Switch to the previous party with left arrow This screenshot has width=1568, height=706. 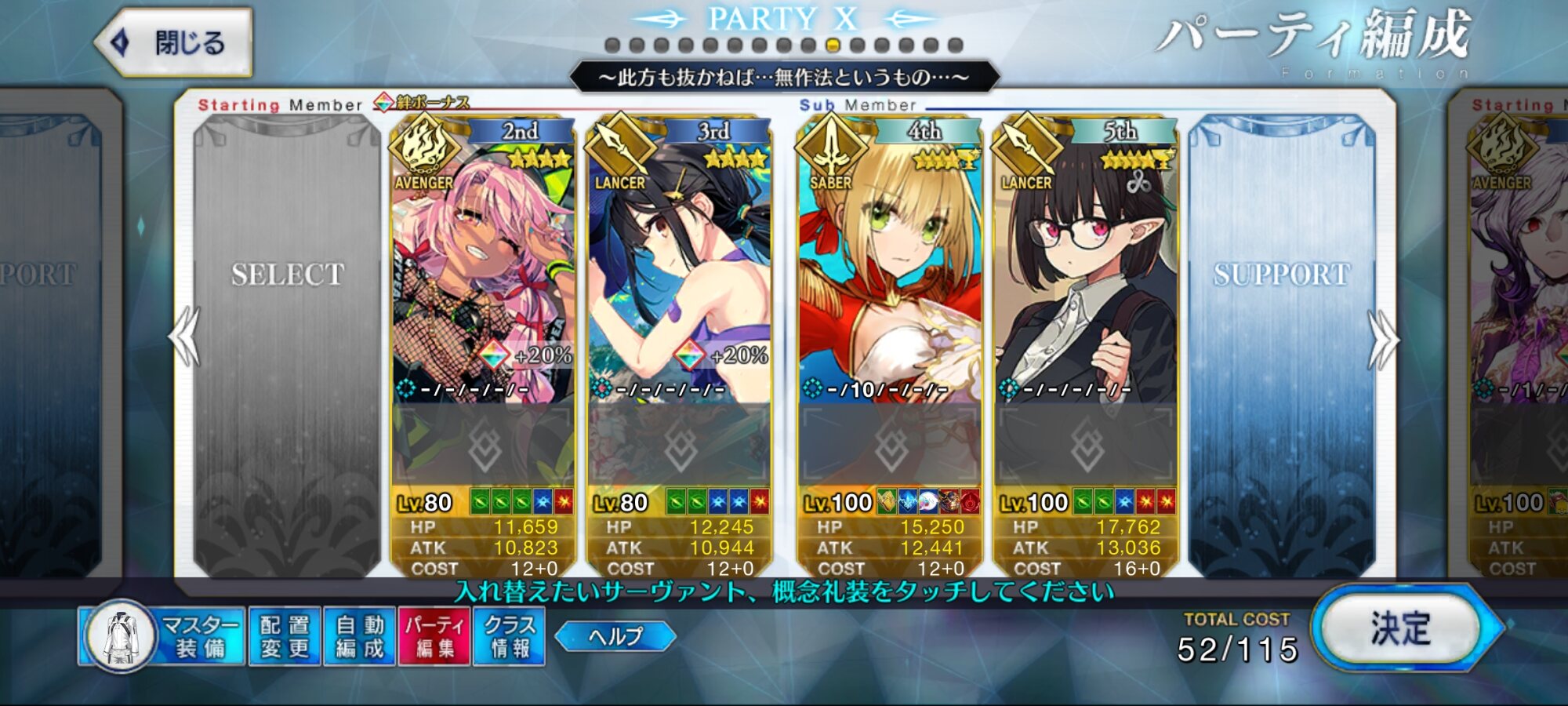point(185,337)
